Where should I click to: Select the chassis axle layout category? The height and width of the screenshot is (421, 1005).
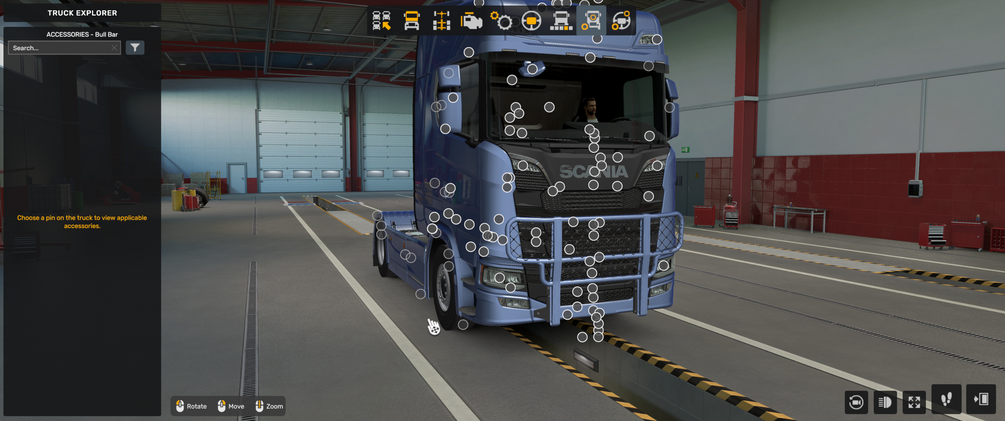[441, 21]
